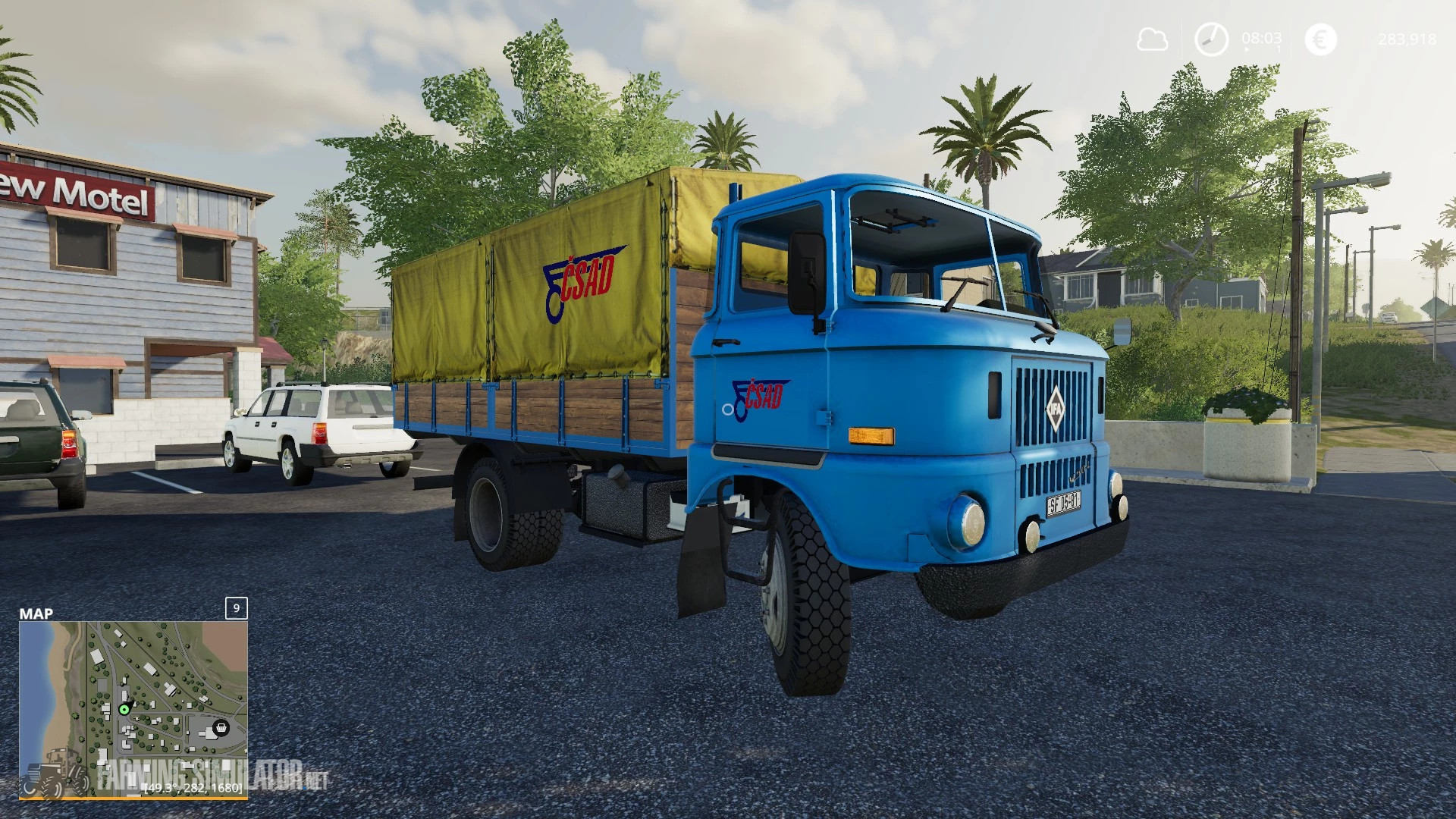Viewport: 1456px width, 819px height.
Task: Click the 08:03 time display
Action: point(1261,38)
